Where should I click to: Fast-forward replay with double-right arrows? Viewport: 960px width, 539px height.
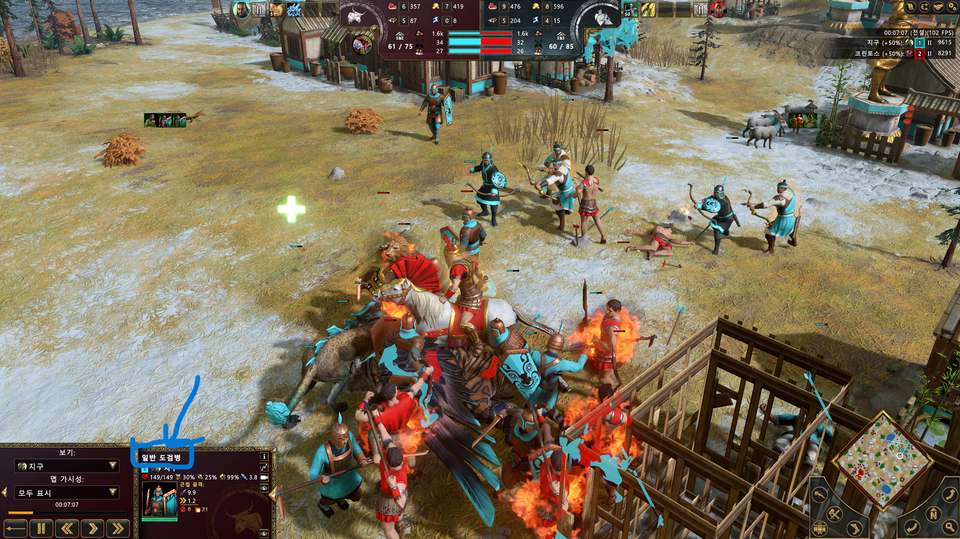[118, 528]
